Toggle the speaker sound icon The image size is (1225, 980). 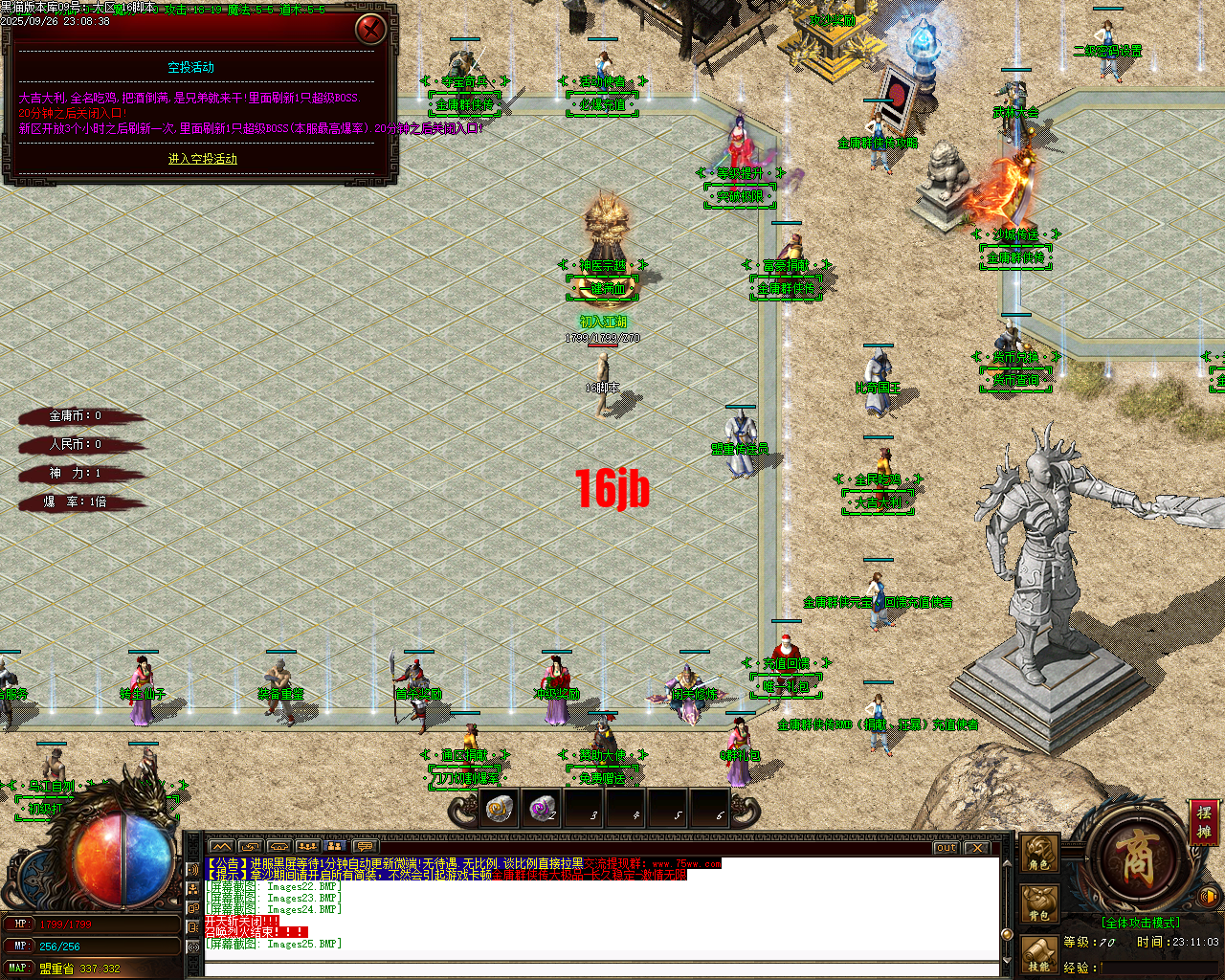(x=1208, y=896)
